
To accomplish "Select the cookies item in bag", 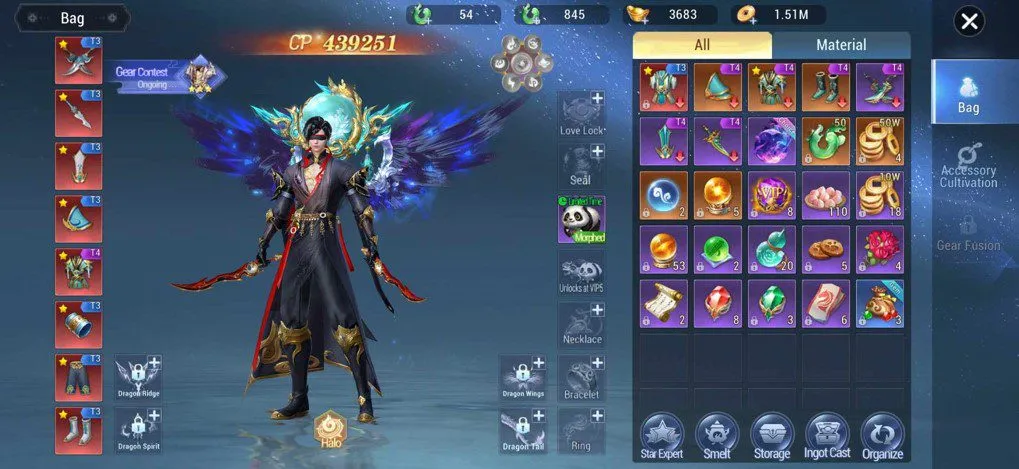I will (825, 249).
